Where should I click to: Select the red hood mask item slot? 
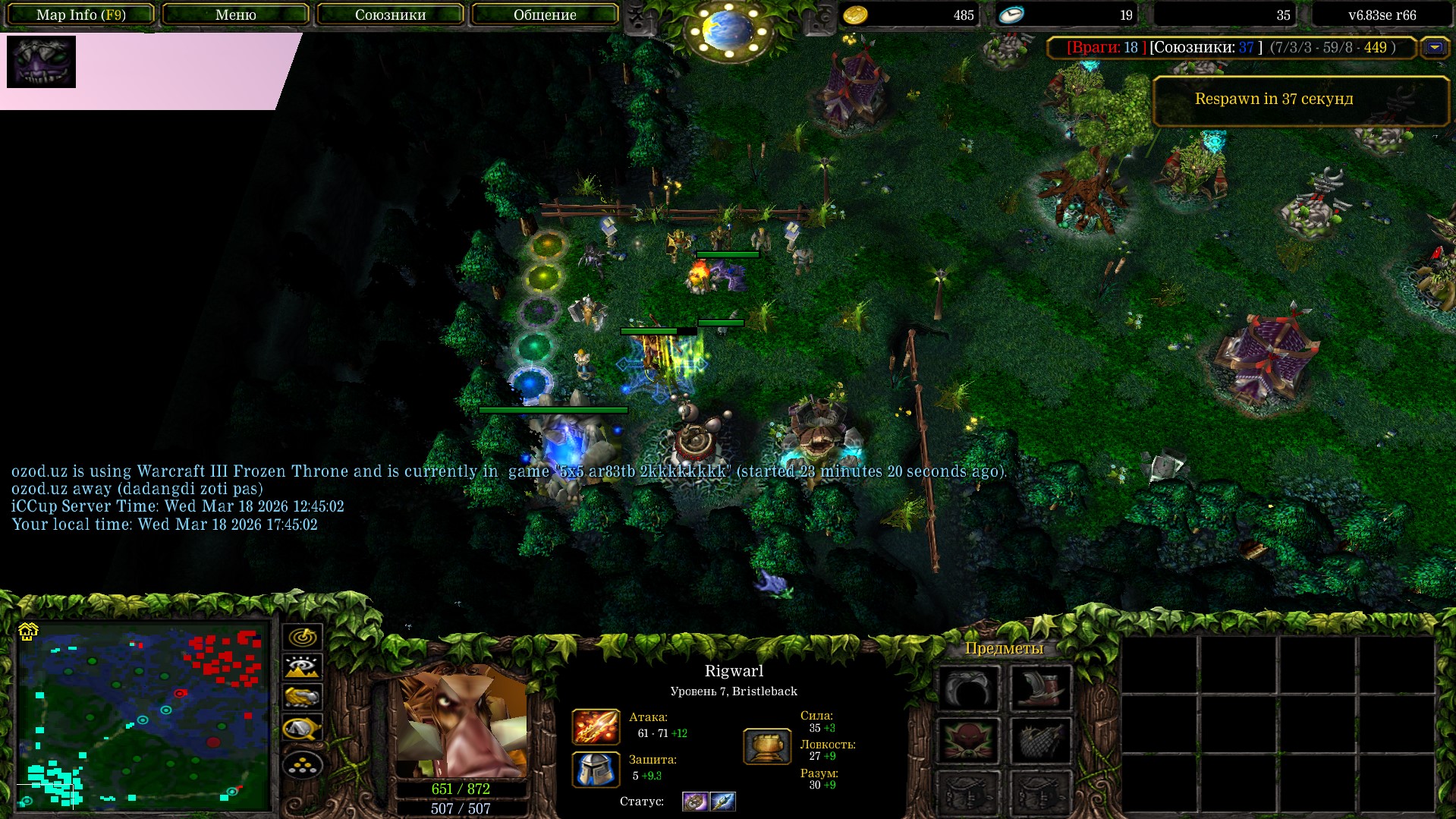[x=968, y=741]
